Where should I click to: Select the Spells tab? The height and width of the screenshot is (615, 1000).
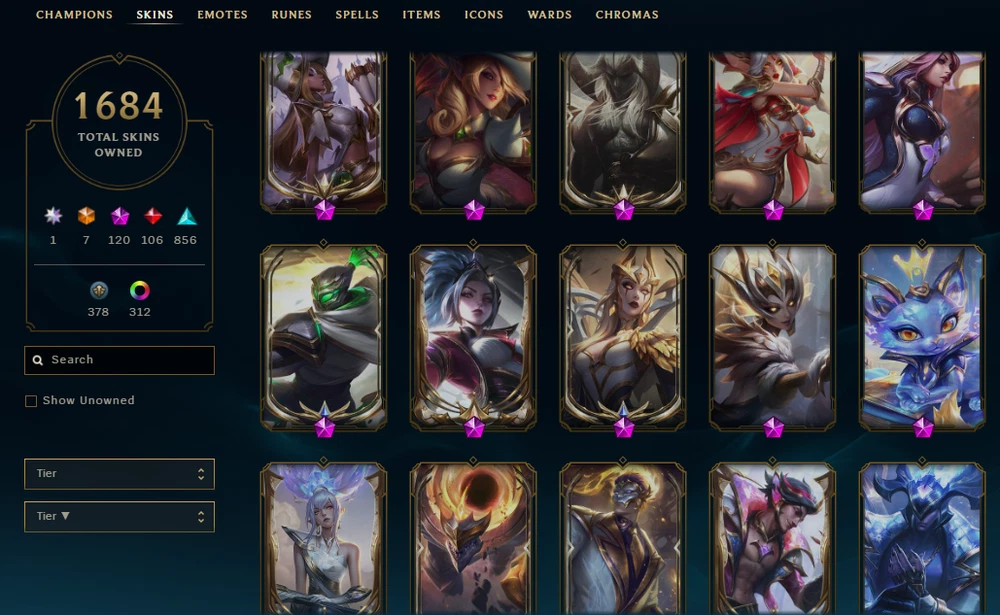pyautogui.click(x=357, y=15)
